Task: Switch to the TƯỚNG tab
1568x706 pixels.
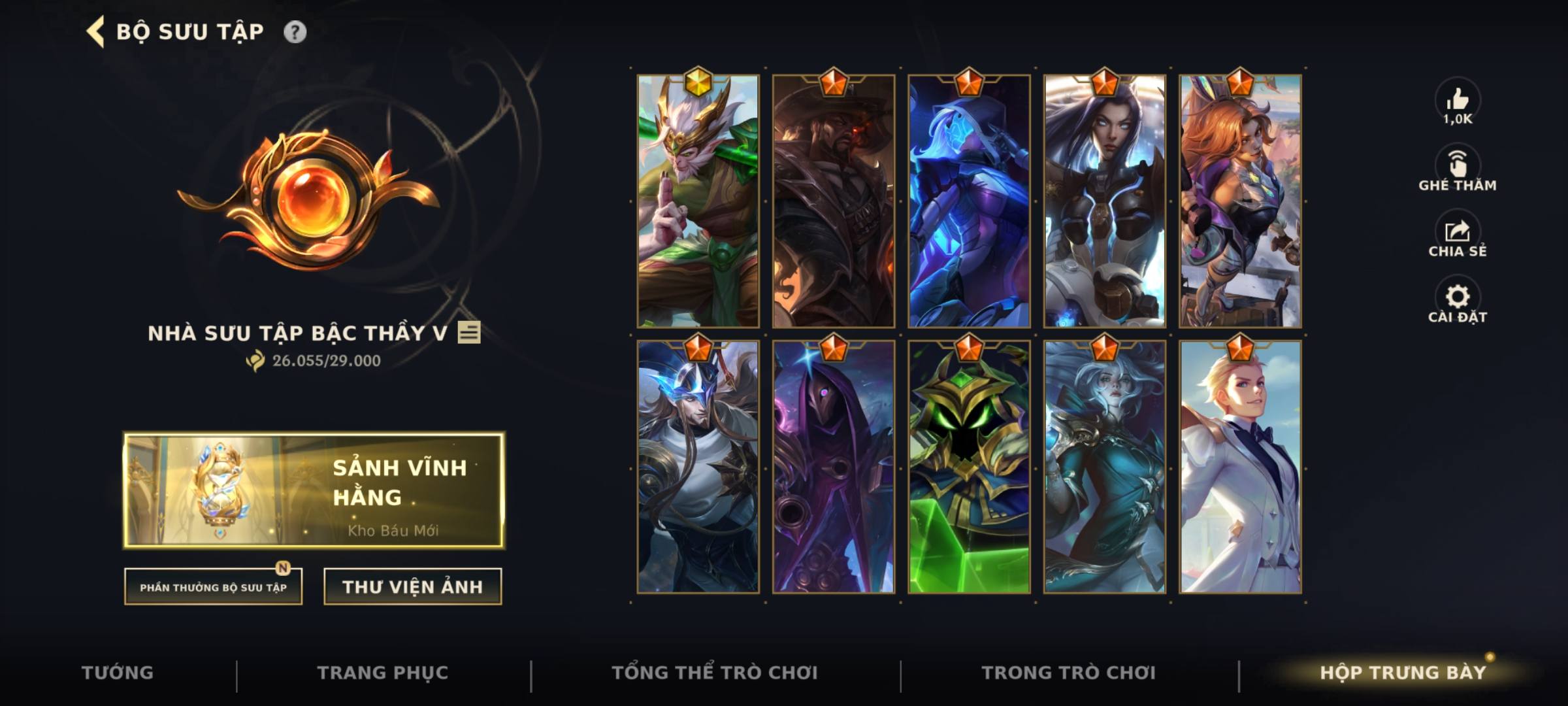Action: click(x=118, y=671)
